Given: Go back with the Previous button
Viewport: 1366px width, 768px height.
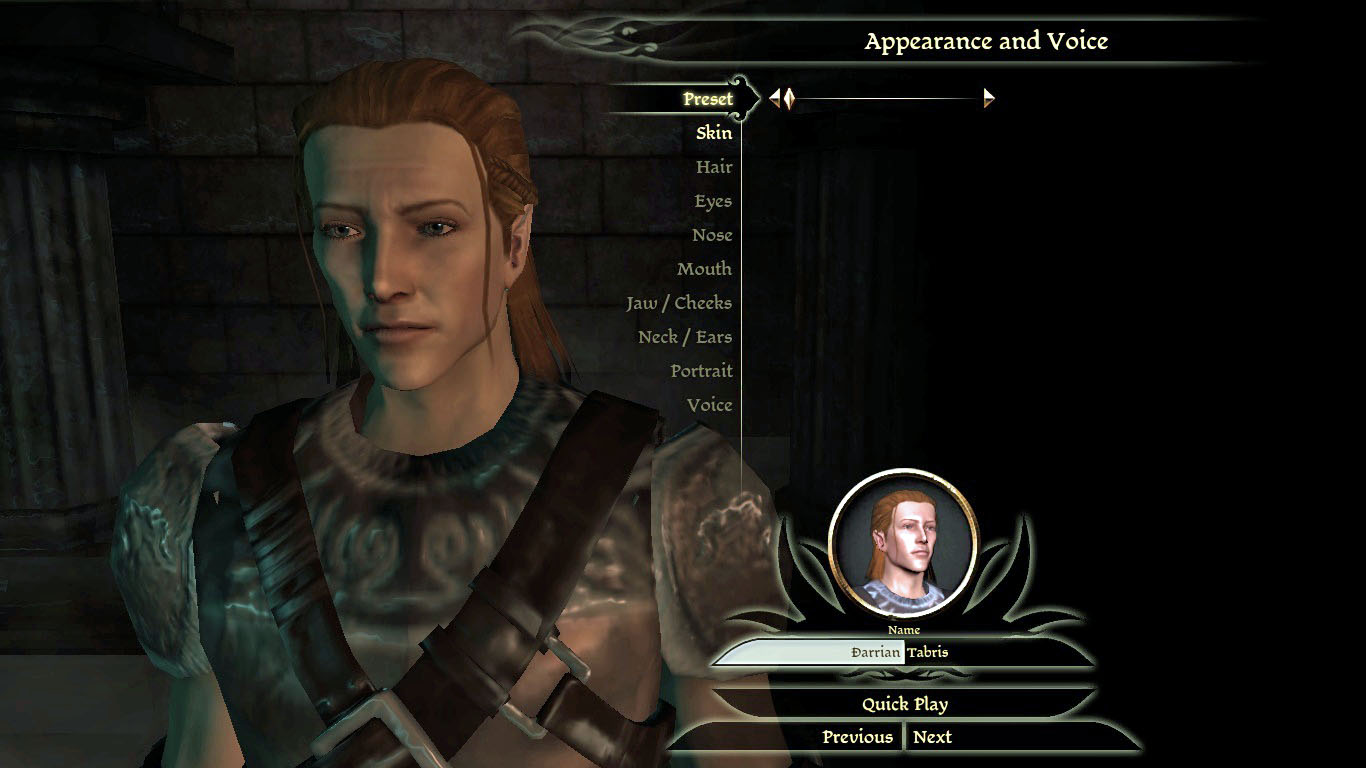Looking at the screenshot, I should 857,737.
